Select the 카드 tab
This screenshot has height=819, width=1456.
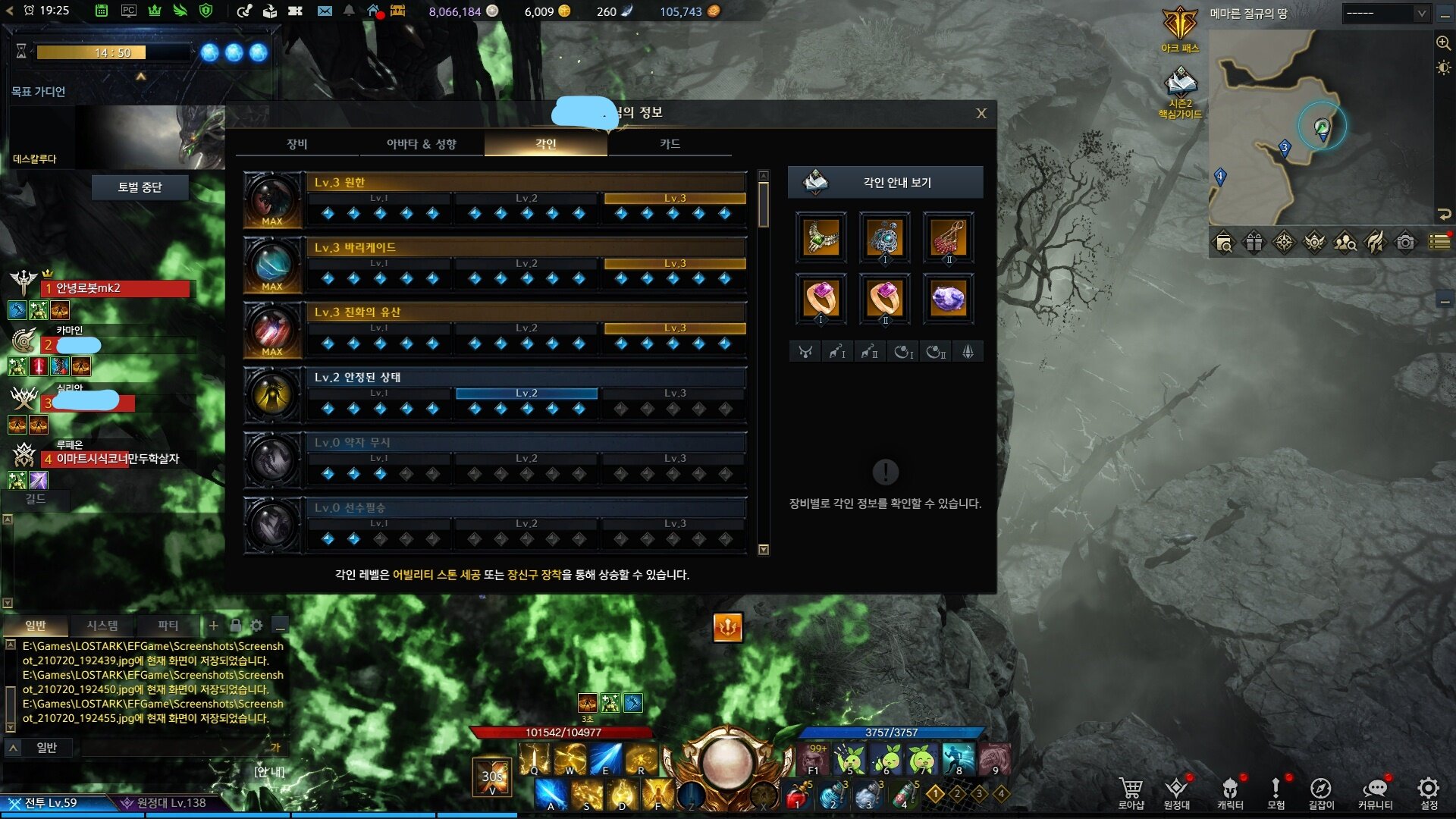click(670, 144)
